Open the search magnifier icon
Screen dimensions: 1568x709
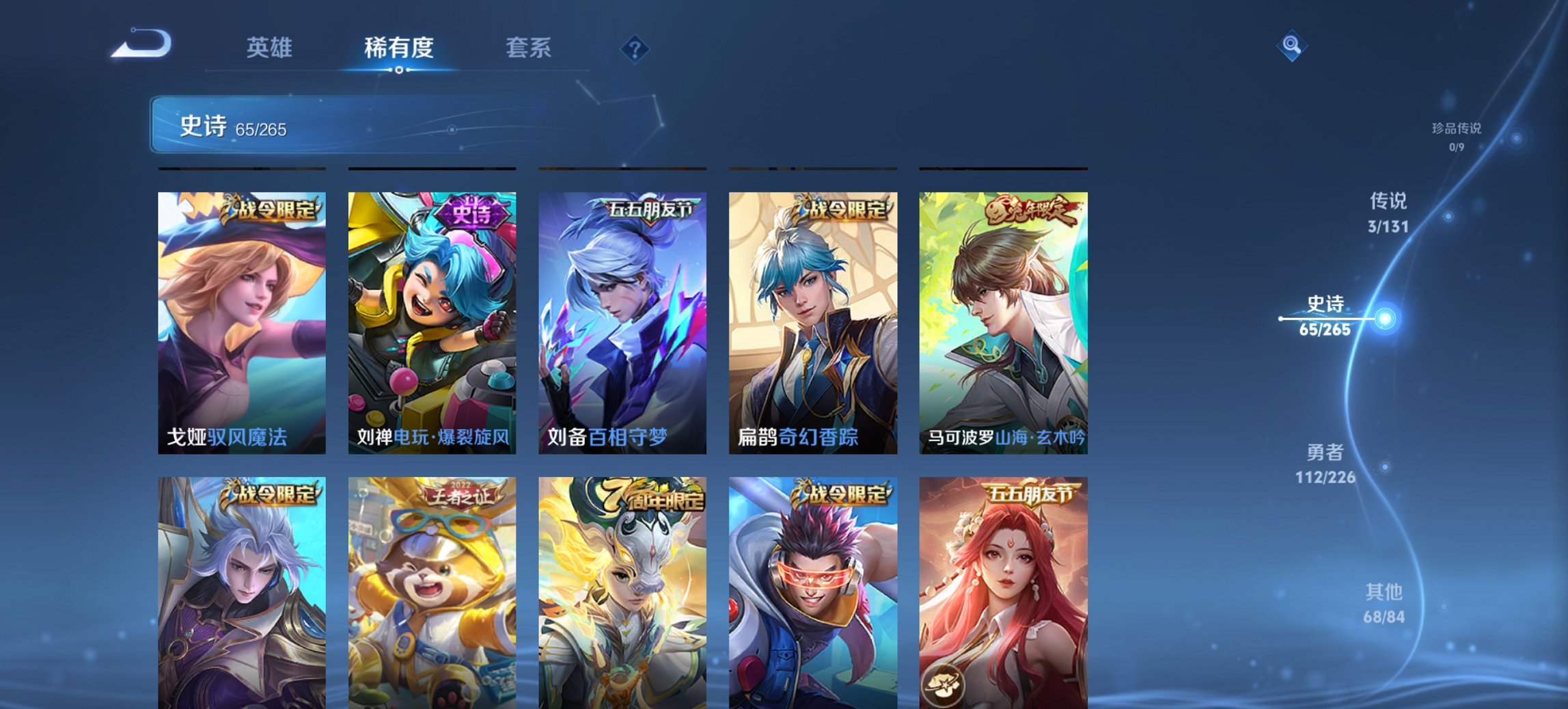coord(1290,46)
